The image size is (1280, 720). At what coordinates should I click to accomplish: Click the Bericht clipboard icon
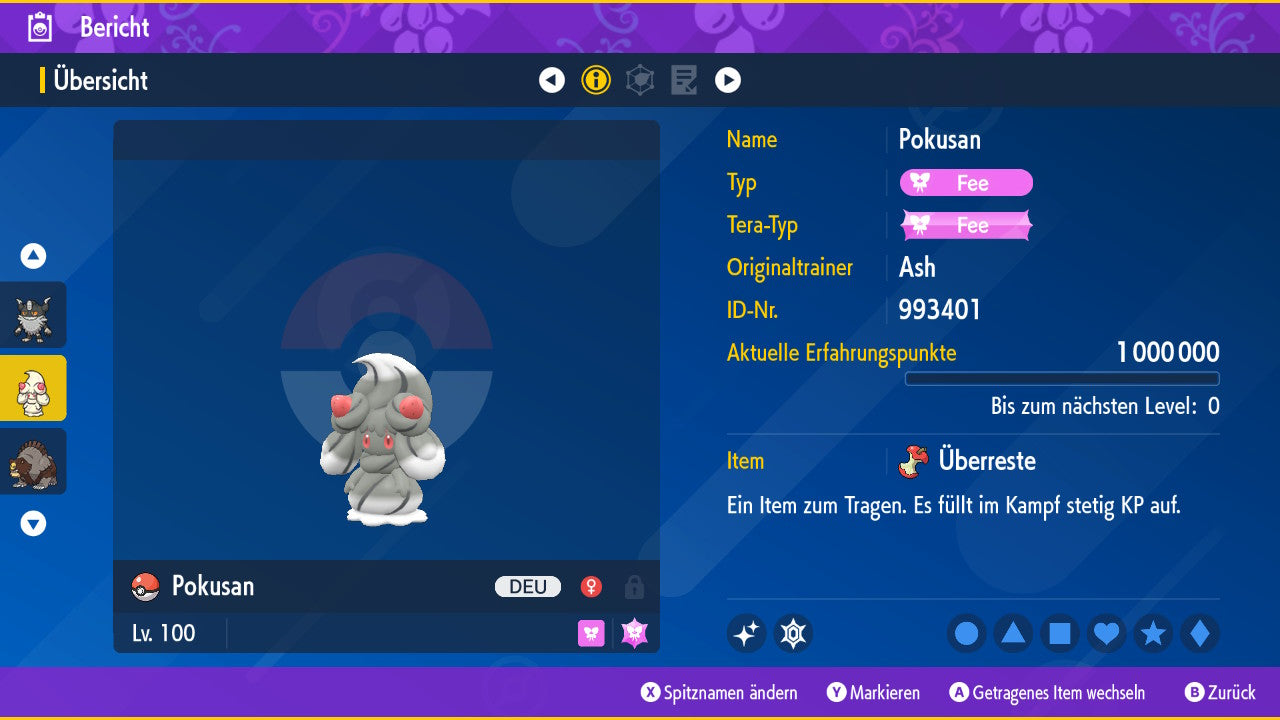(x=40, y=27)
